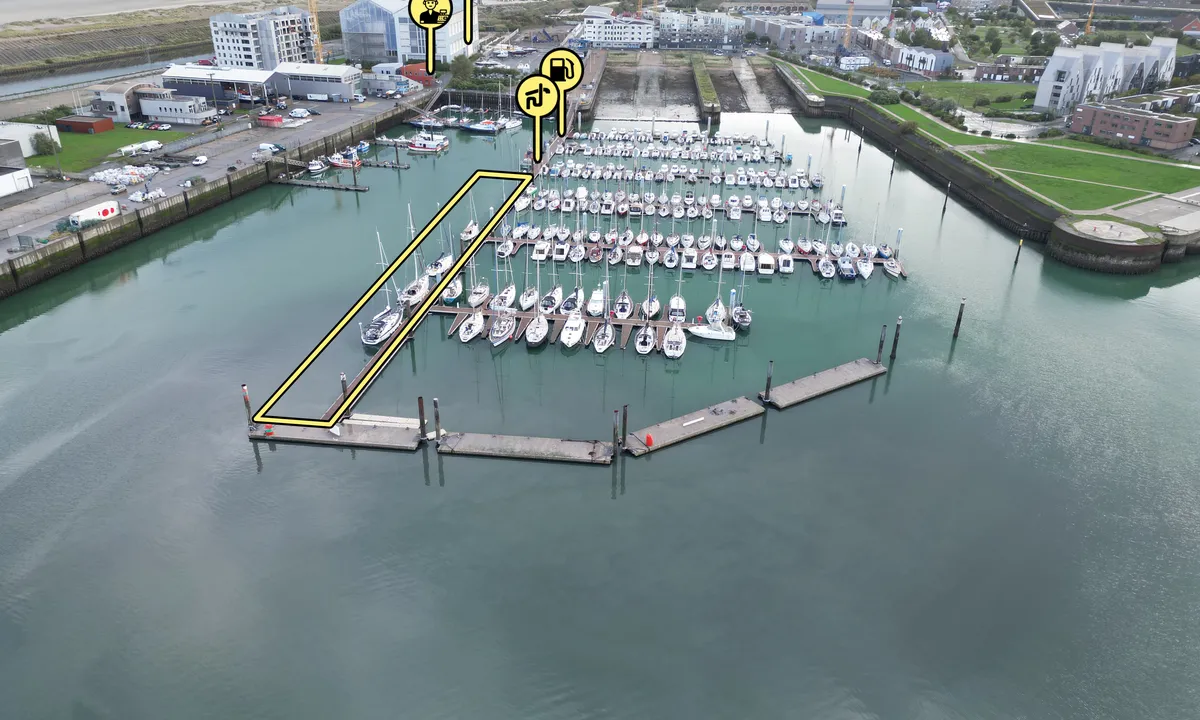Image resolution: width=1200 pixels, height=720 pixels.
Task: Select the fuel pump marker pin
Action: click(x=562, y=69)
